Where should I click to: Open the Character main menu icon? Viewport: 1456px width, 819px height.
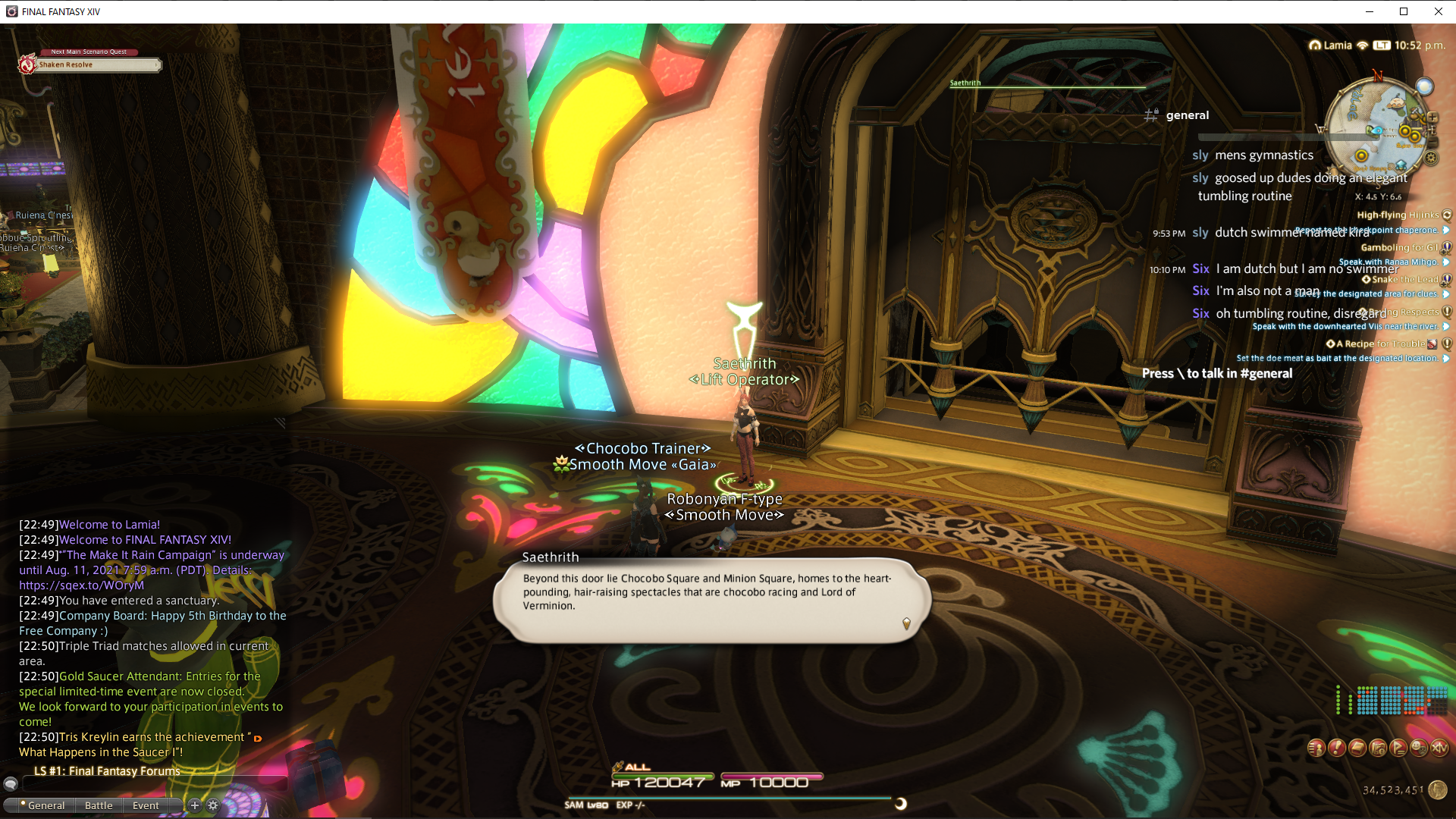click(1316, 748)
